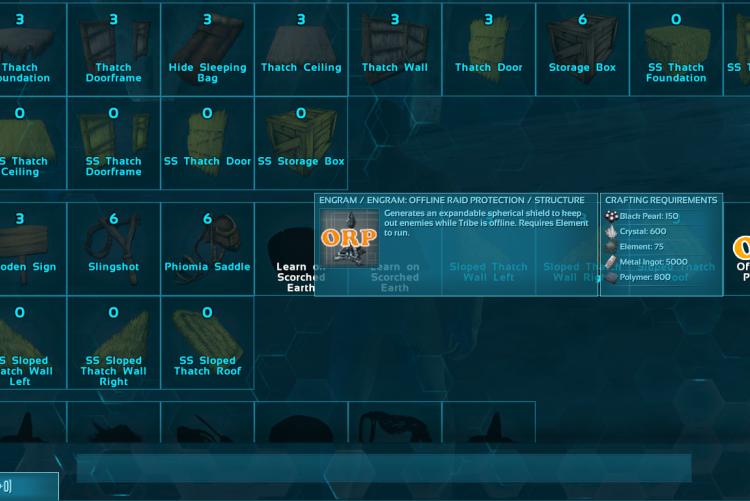Pick the SS Thatch Door engram
The image size is (750, 501).
pos(207,142)
